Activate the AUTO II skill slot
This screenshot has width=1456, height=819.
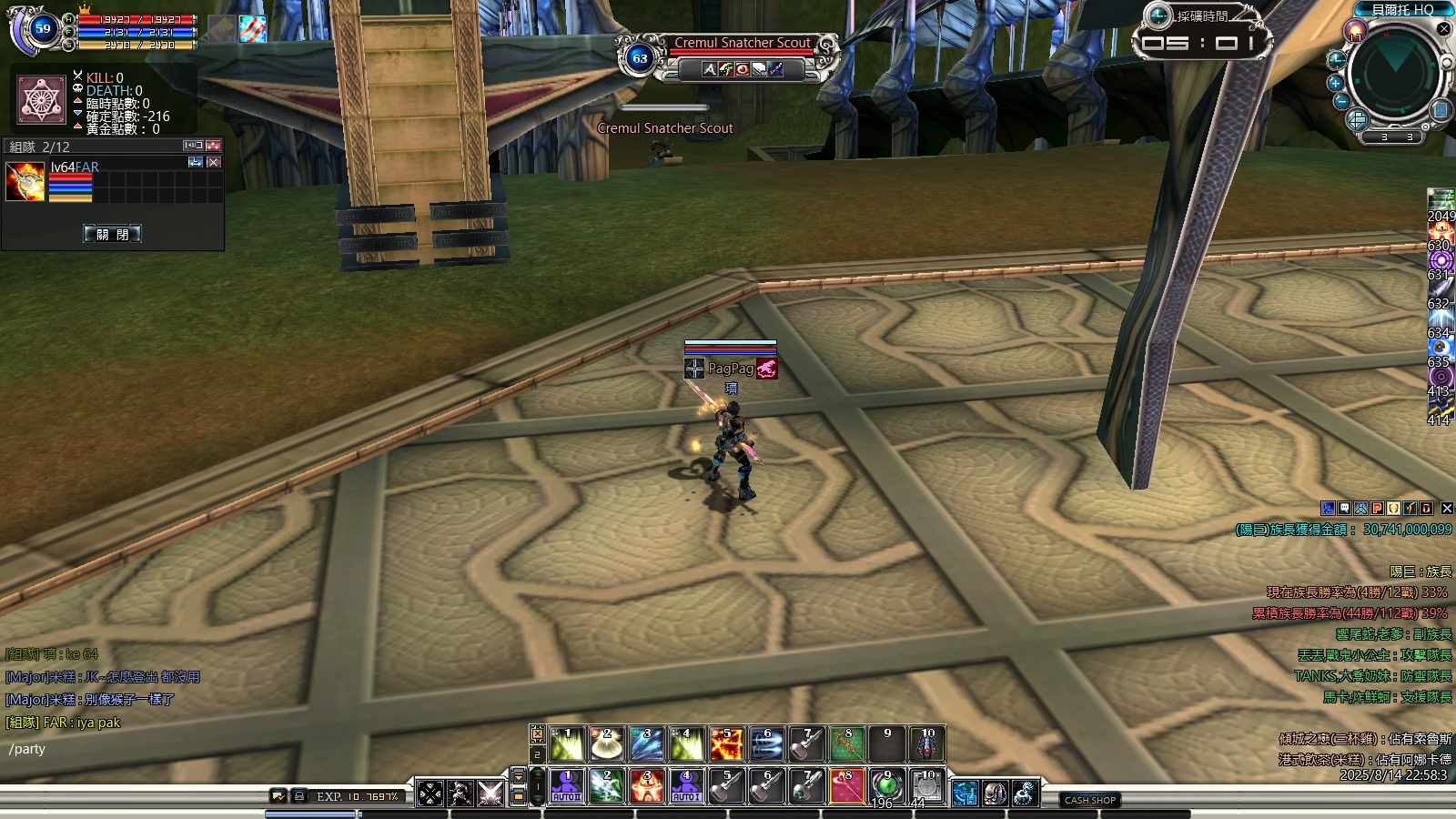566,786
